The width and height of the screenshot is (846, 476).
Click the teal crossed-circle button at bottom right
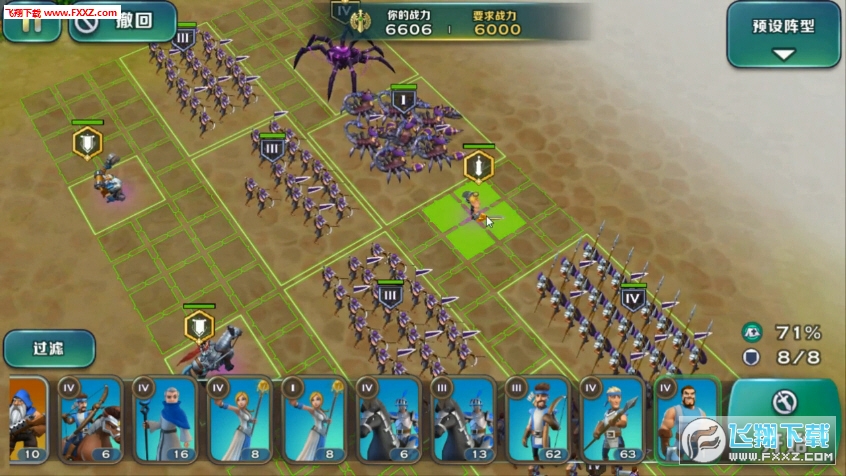point(783,403)
